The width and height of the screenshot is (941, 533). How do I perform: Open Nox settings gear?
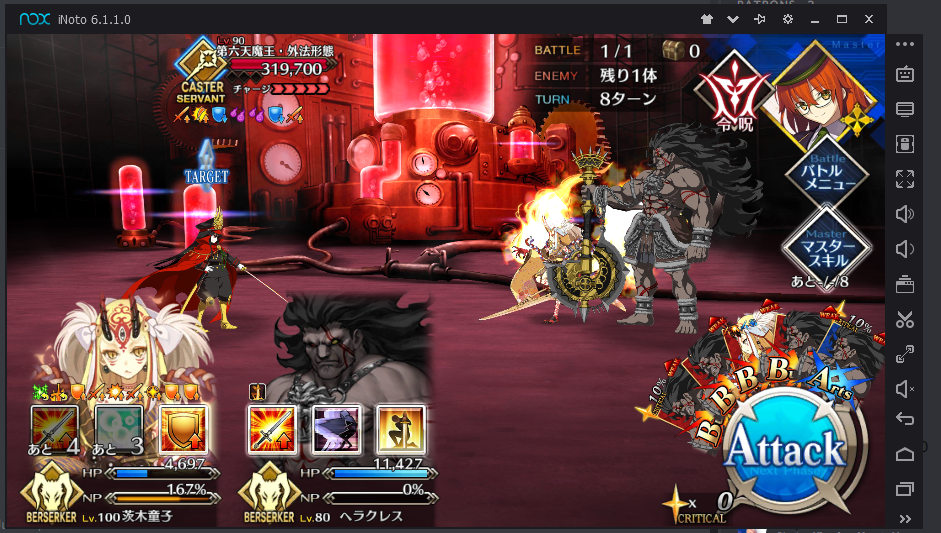788,19
